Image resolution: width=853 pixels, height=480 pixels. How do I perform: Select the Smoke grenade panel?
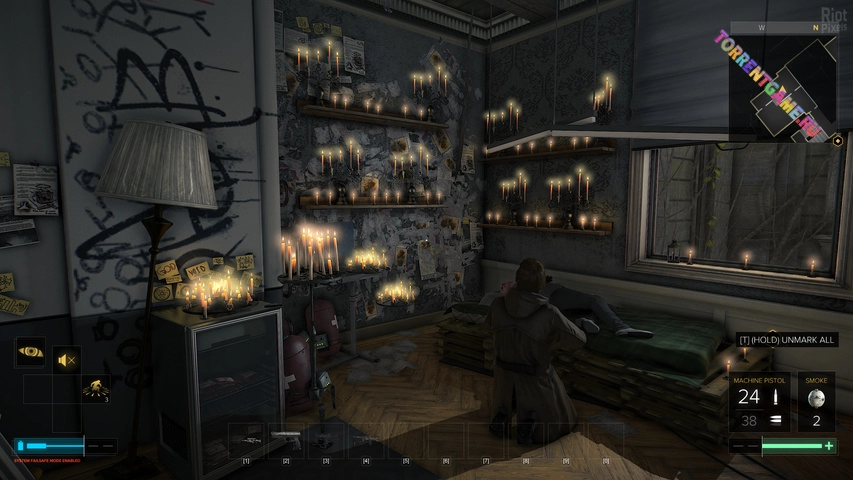(816, 401)
